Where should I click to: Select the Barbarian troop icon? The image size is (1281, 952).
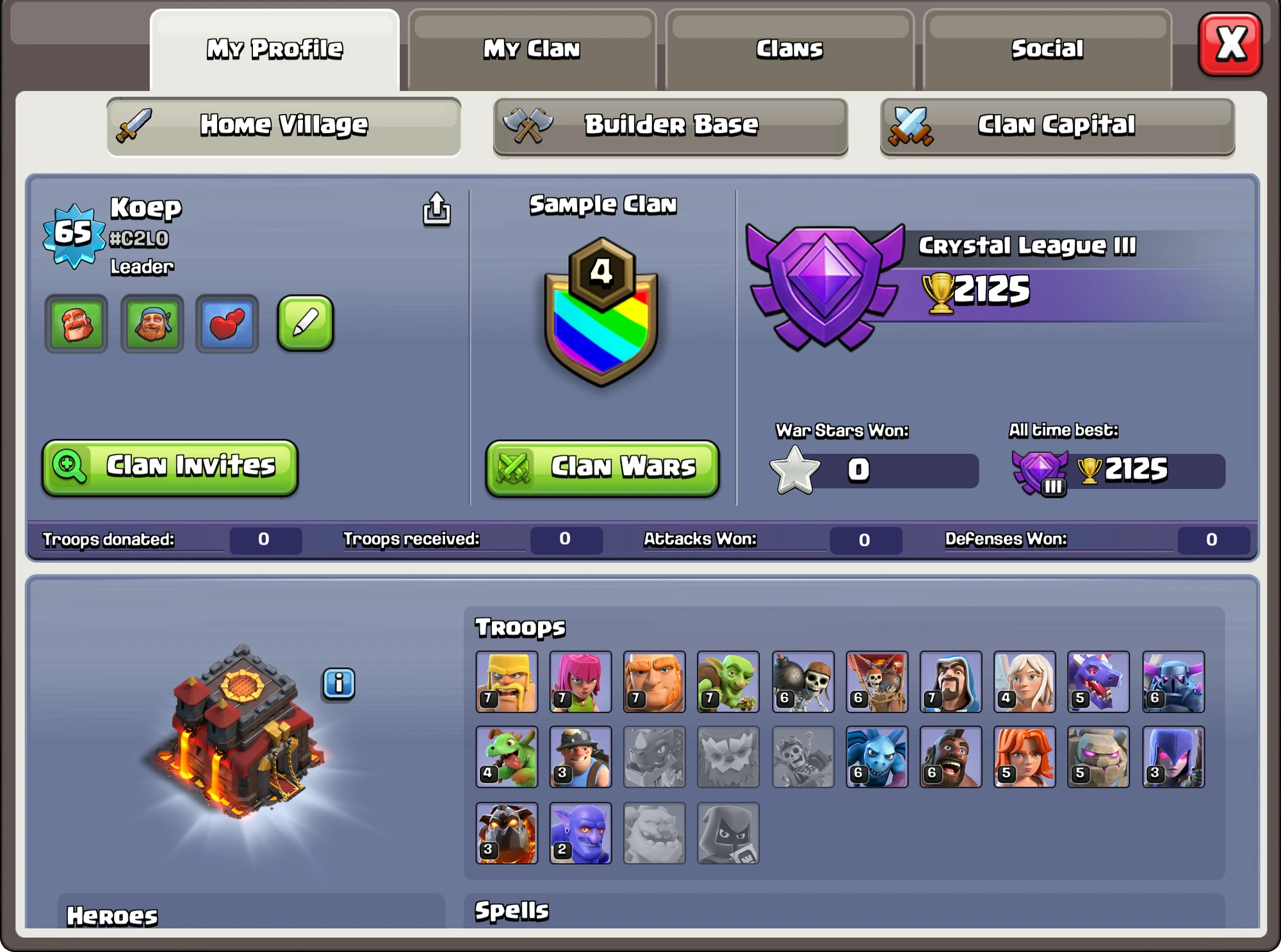[507, 681]
